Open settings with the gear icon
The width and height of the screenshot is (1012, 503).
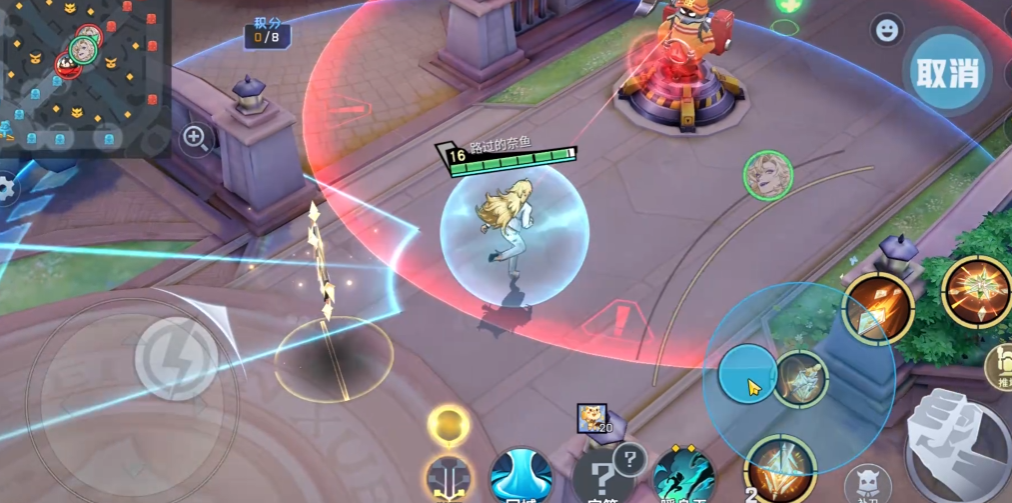7,189
